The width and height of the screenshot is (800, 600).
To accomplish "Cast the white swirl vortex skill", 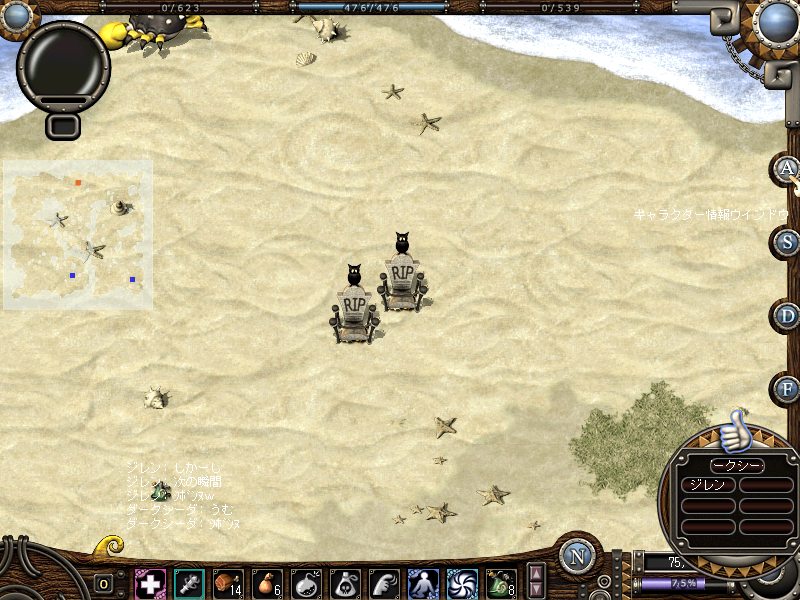I will click(462, 583).
